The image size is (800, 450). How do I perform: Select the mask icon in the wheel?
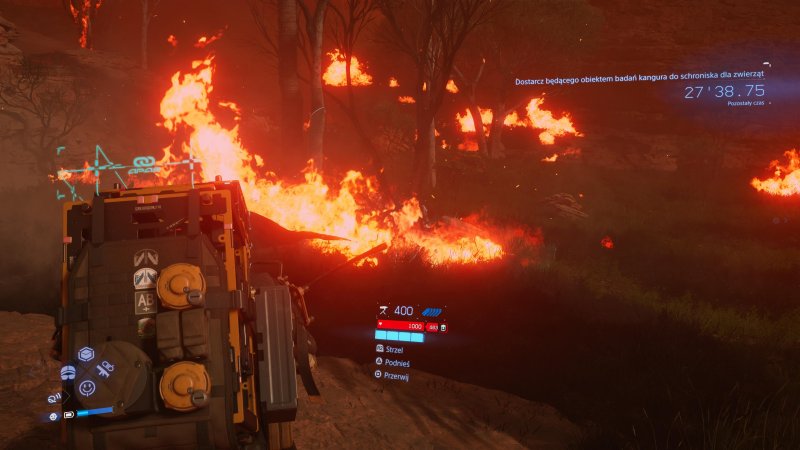click(x=68, y=372)
